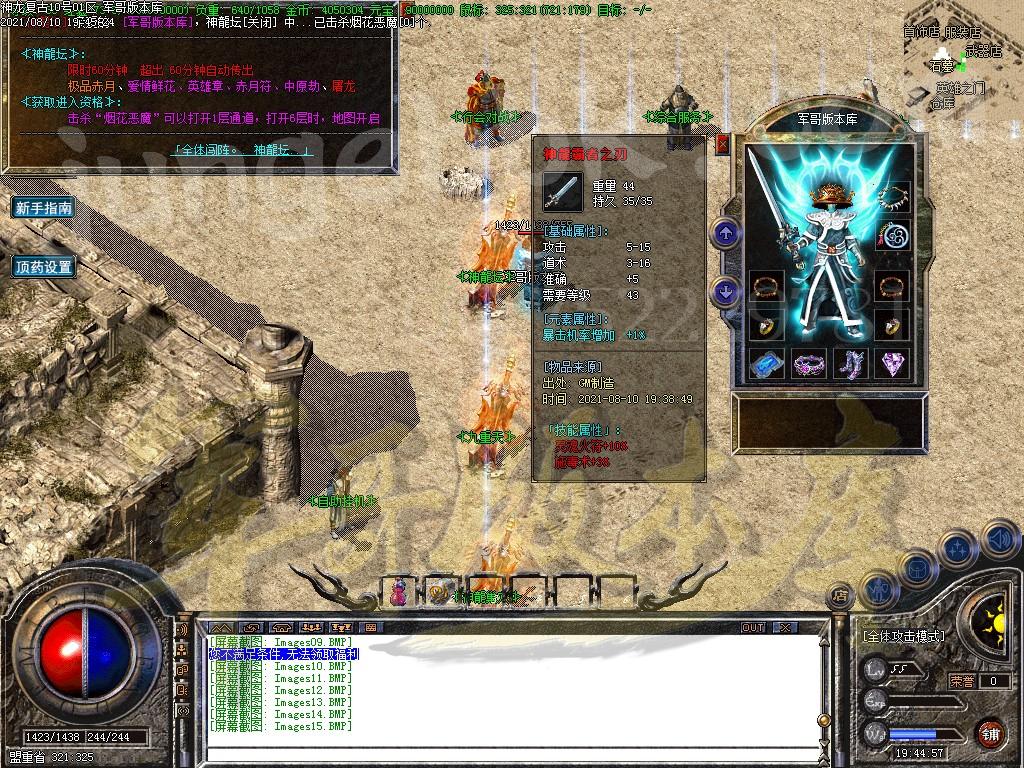1024x768 pixels.
Task: Select the purple diamond gem slot
Action: click(892, 364)
